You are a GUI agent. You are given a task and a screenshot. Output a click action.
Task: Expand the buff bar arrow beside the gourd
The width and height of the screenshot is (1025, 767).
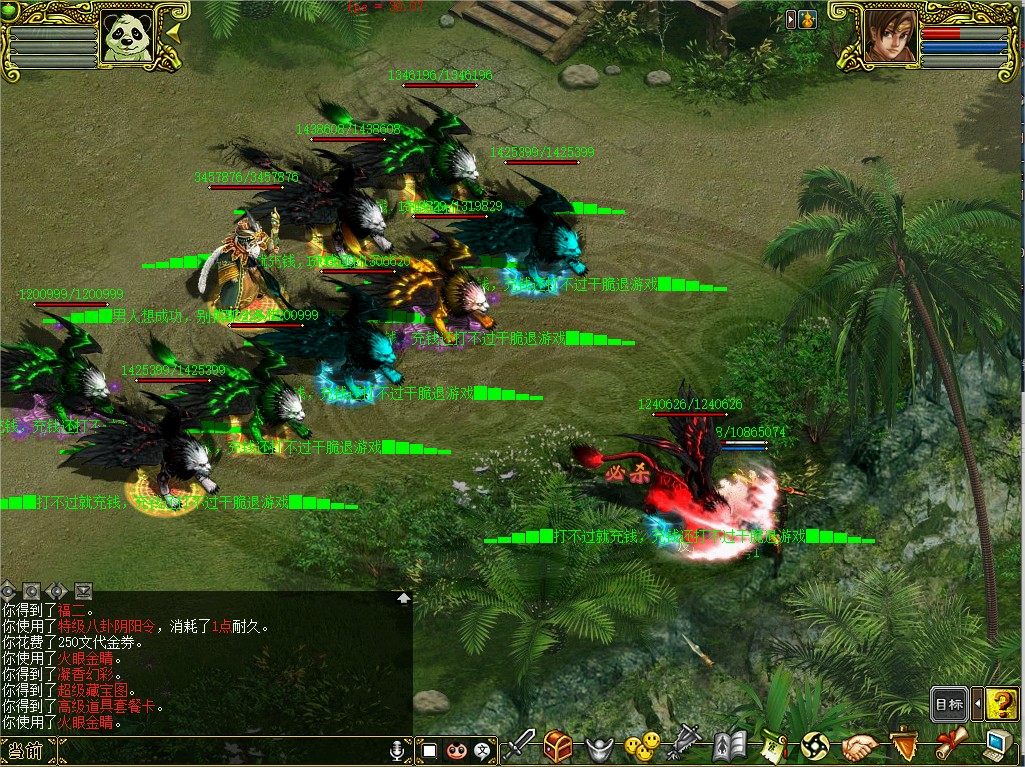tap(791, 19)
